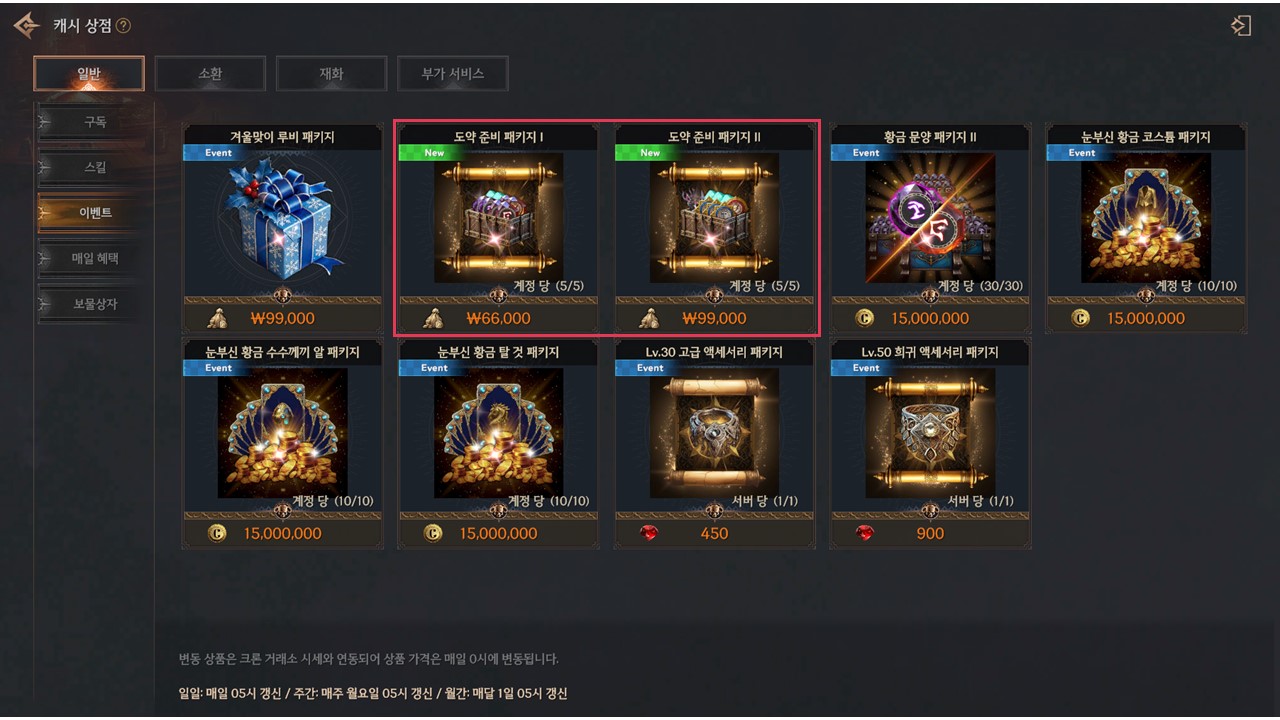
Task: Switch to the 일반 tab
Action: pyautogui.click(x=89, y=73)
